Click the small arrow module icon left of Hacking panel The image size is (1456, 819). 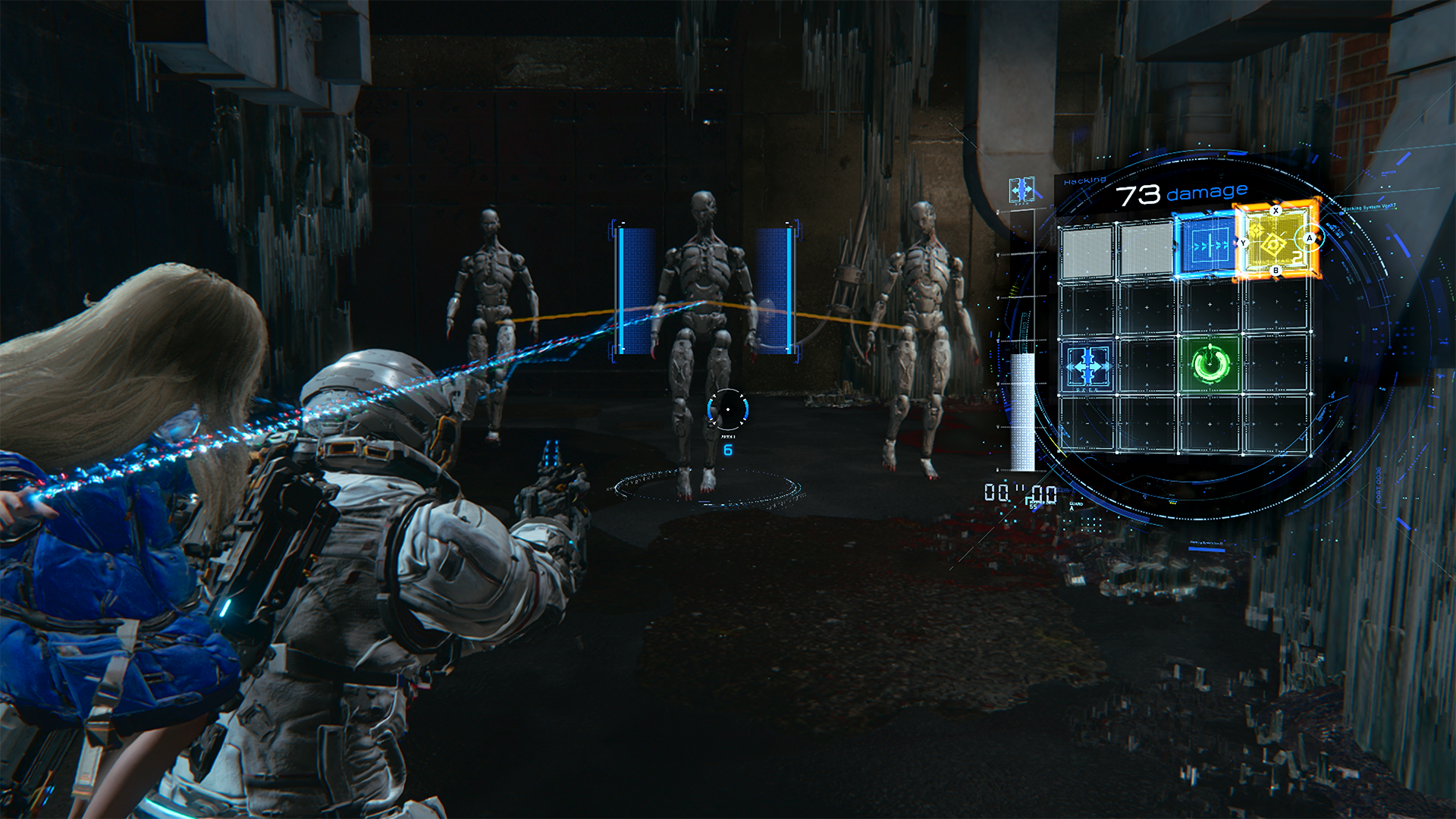pyautogui.click(x=1022, y=190)
